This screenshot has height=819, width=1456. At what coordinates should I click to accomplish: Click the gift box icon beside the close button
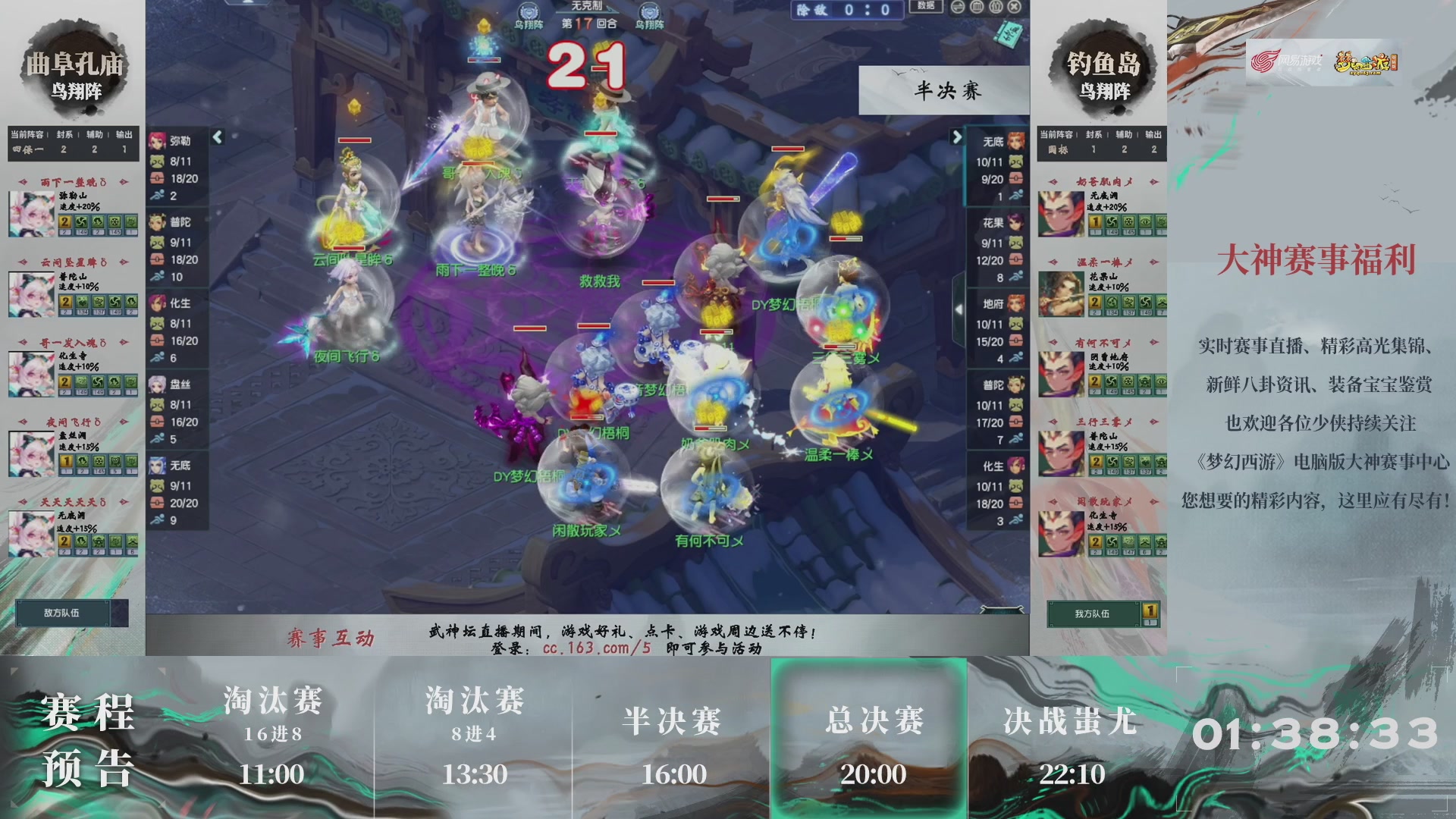(994, 7)
